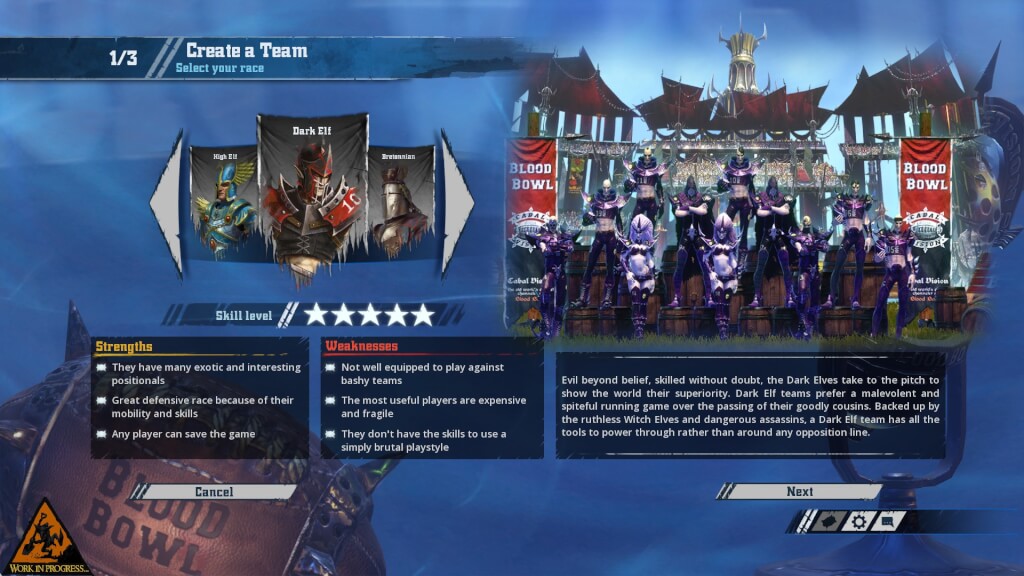The height and width of the screenshot is (576, 1024).
Task: Open the chat speech bubble icon
Action: tap(888, 521)
